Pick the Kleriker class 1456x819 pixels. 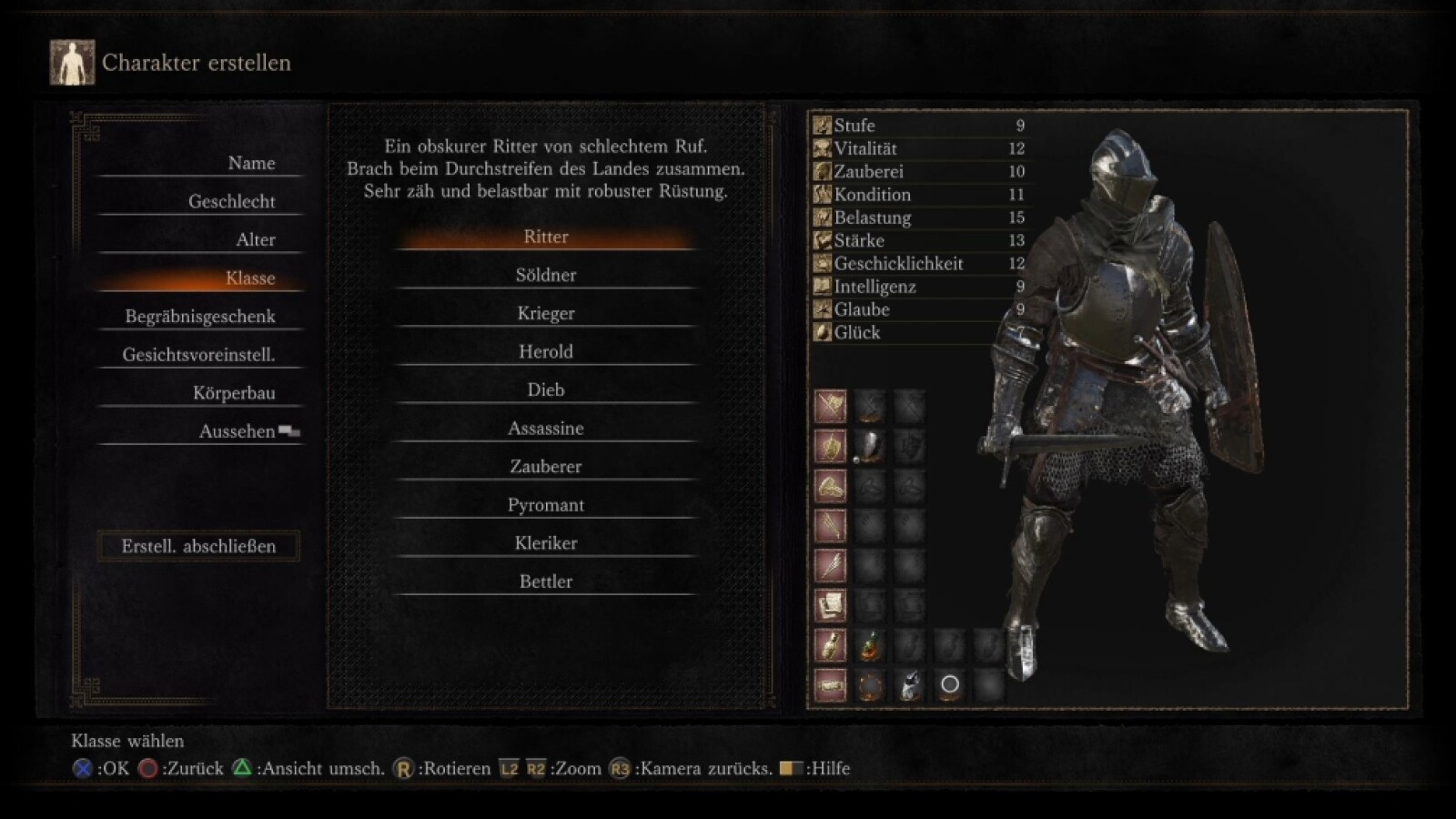[x=546, y=542]
